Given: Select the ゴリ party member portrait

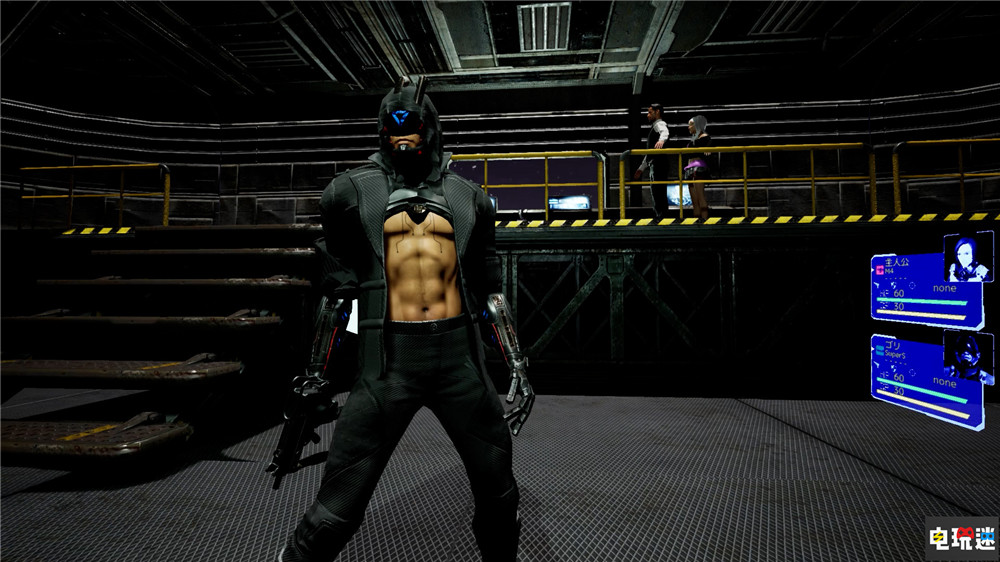Looking at the screenshot, I should [x=968, y=356].
